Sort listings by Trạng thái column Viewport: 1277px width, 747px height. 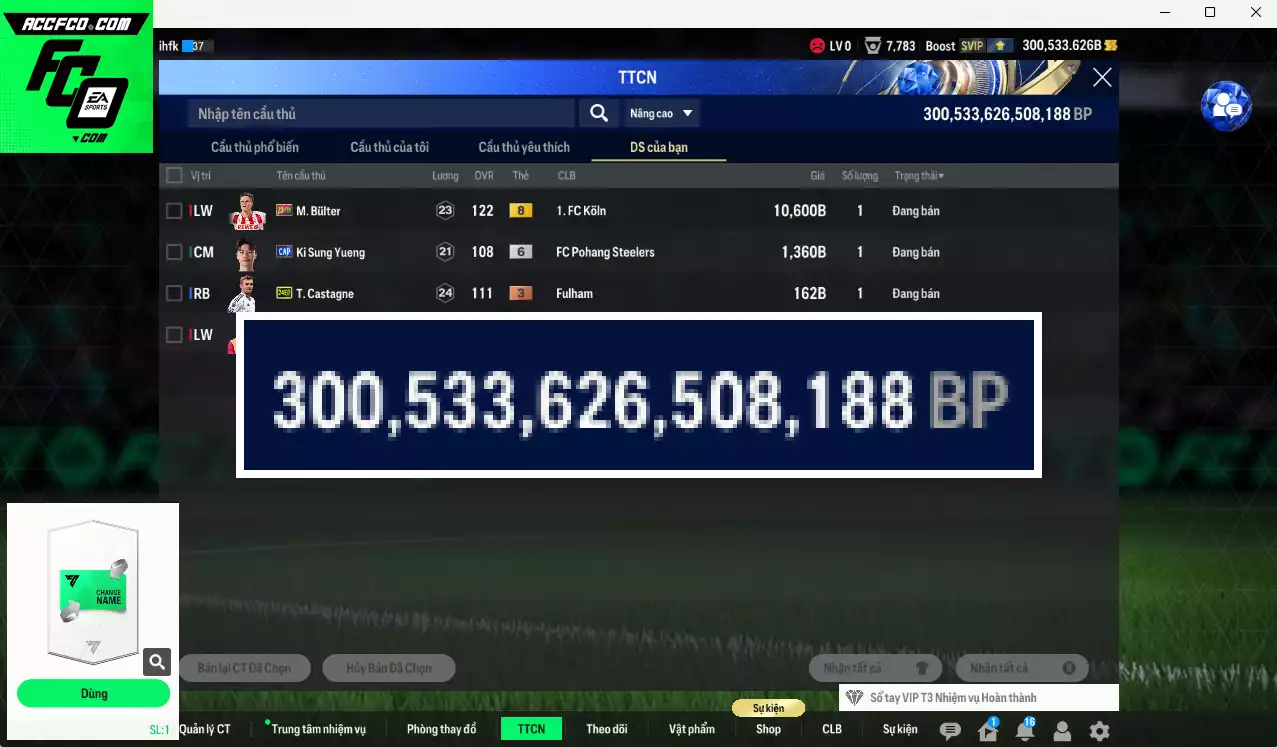tap(918, 176)
